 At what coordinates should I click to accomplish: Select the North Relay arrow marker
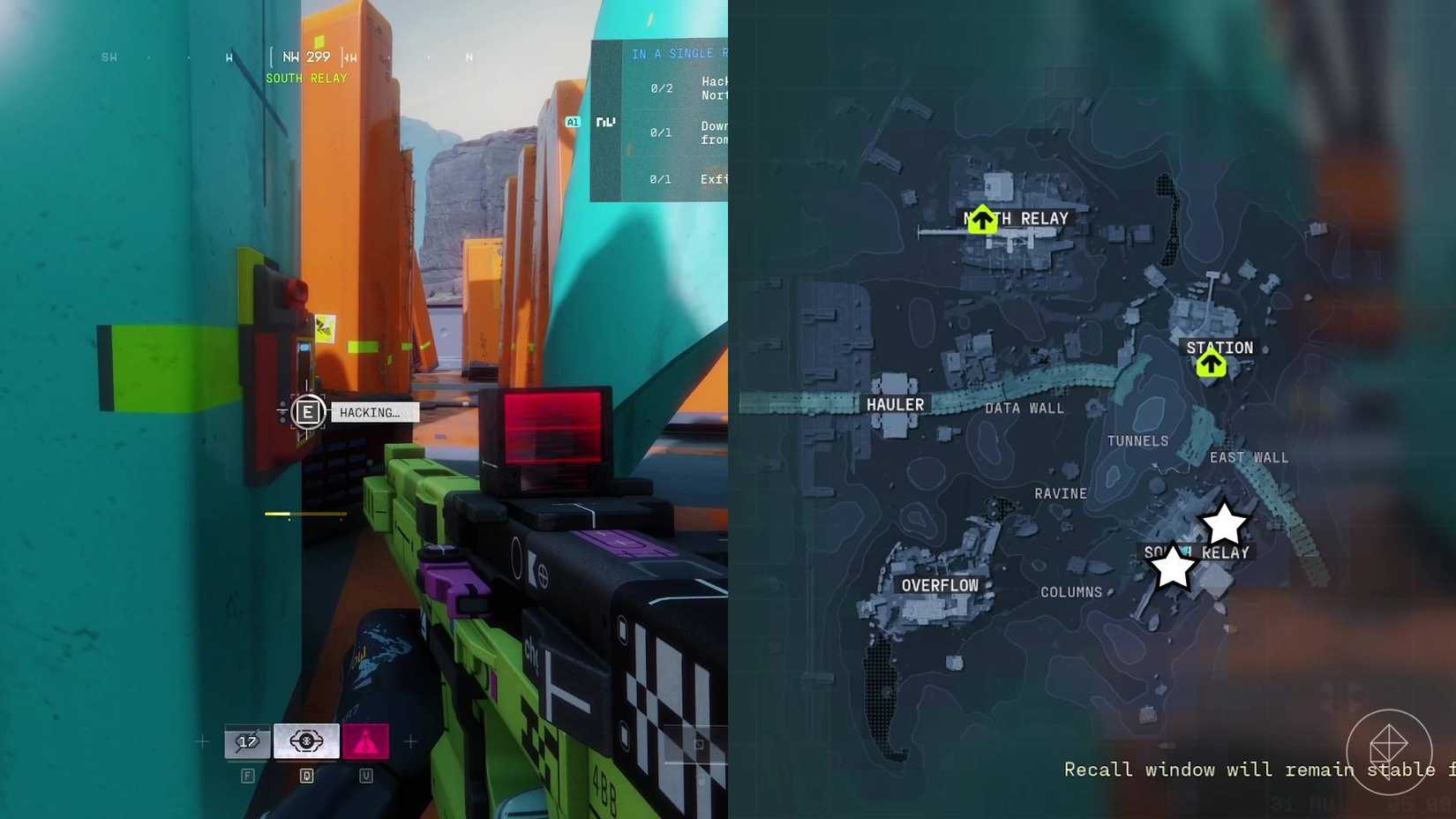tap(983, 221)
